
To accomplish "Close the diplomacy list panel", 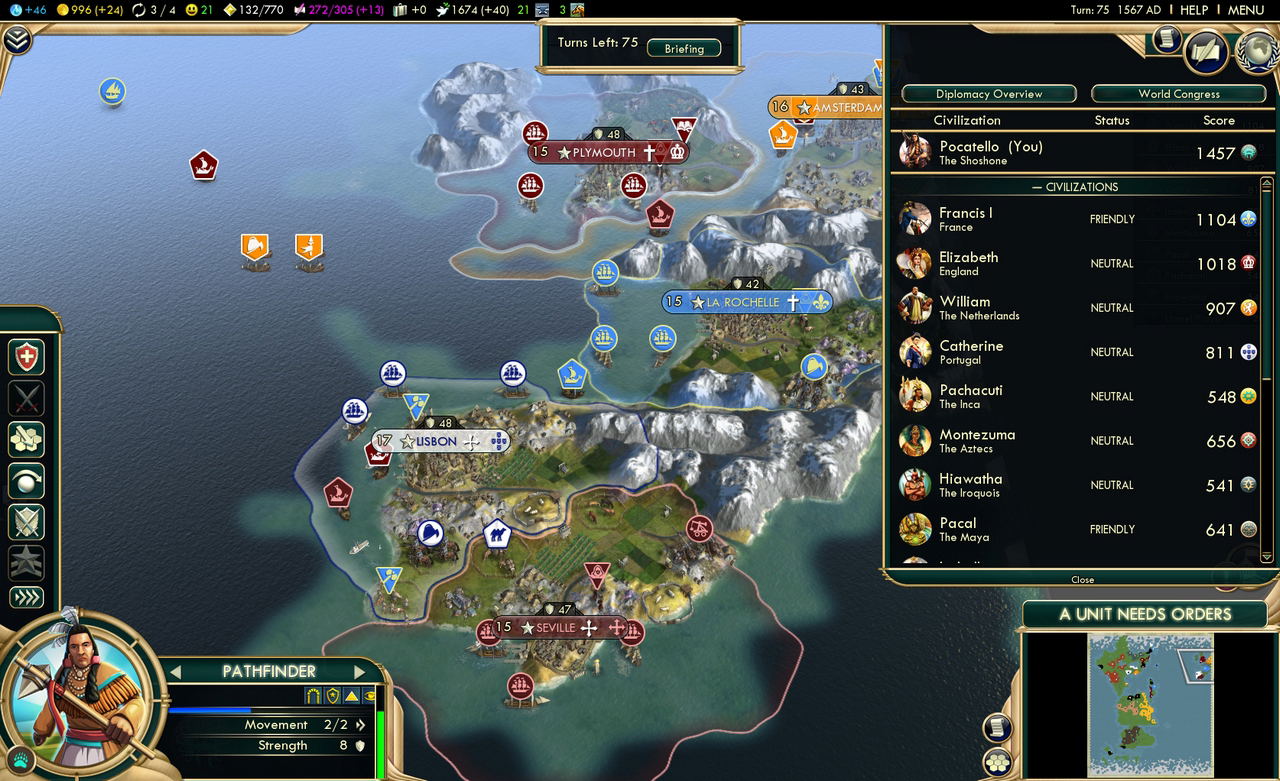I will pyautogui.click(x=1082, y=580).
